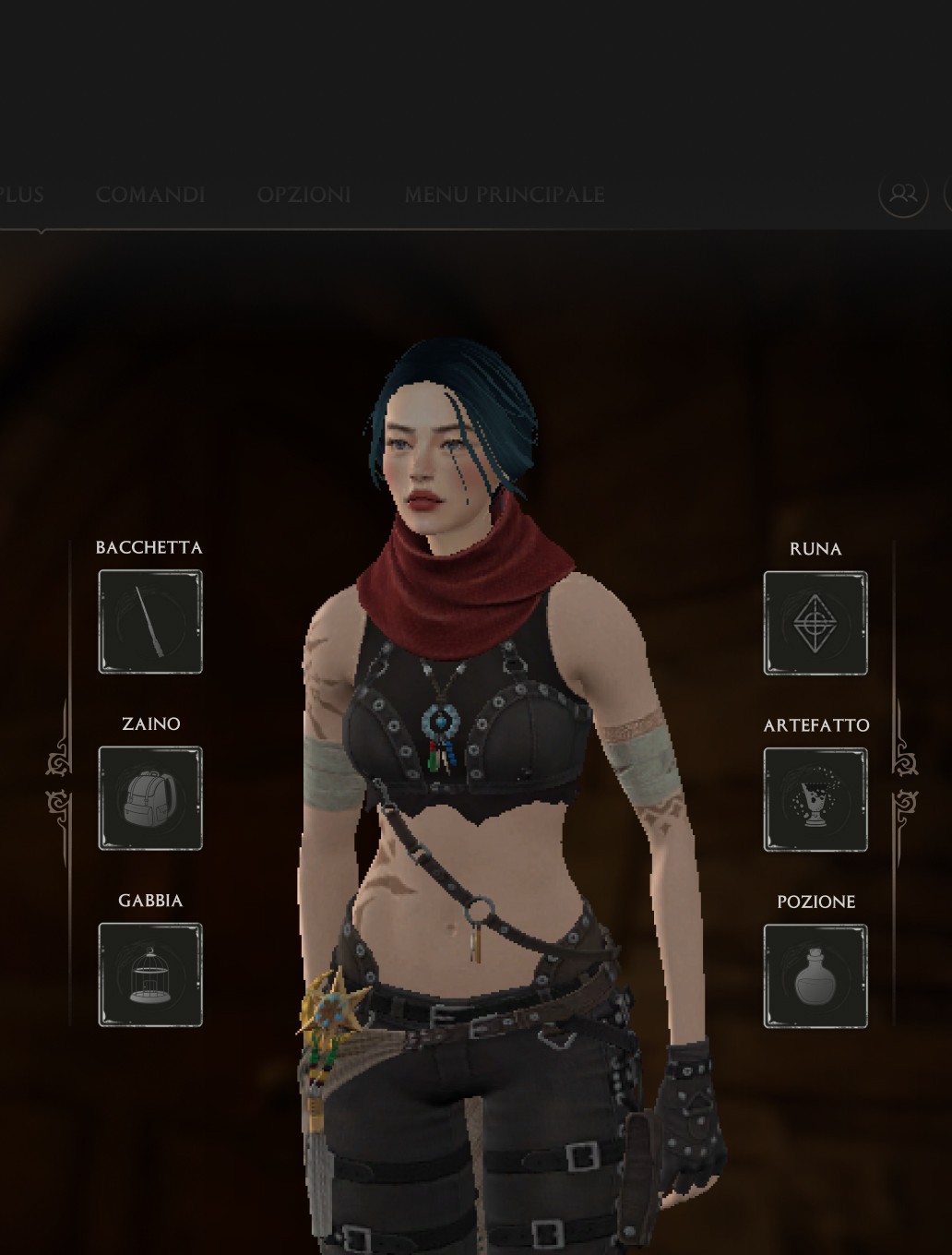Open the Zaino backpack slot
The height and width of the screenshot is (1255, 952).
click(x=150, y=798)
